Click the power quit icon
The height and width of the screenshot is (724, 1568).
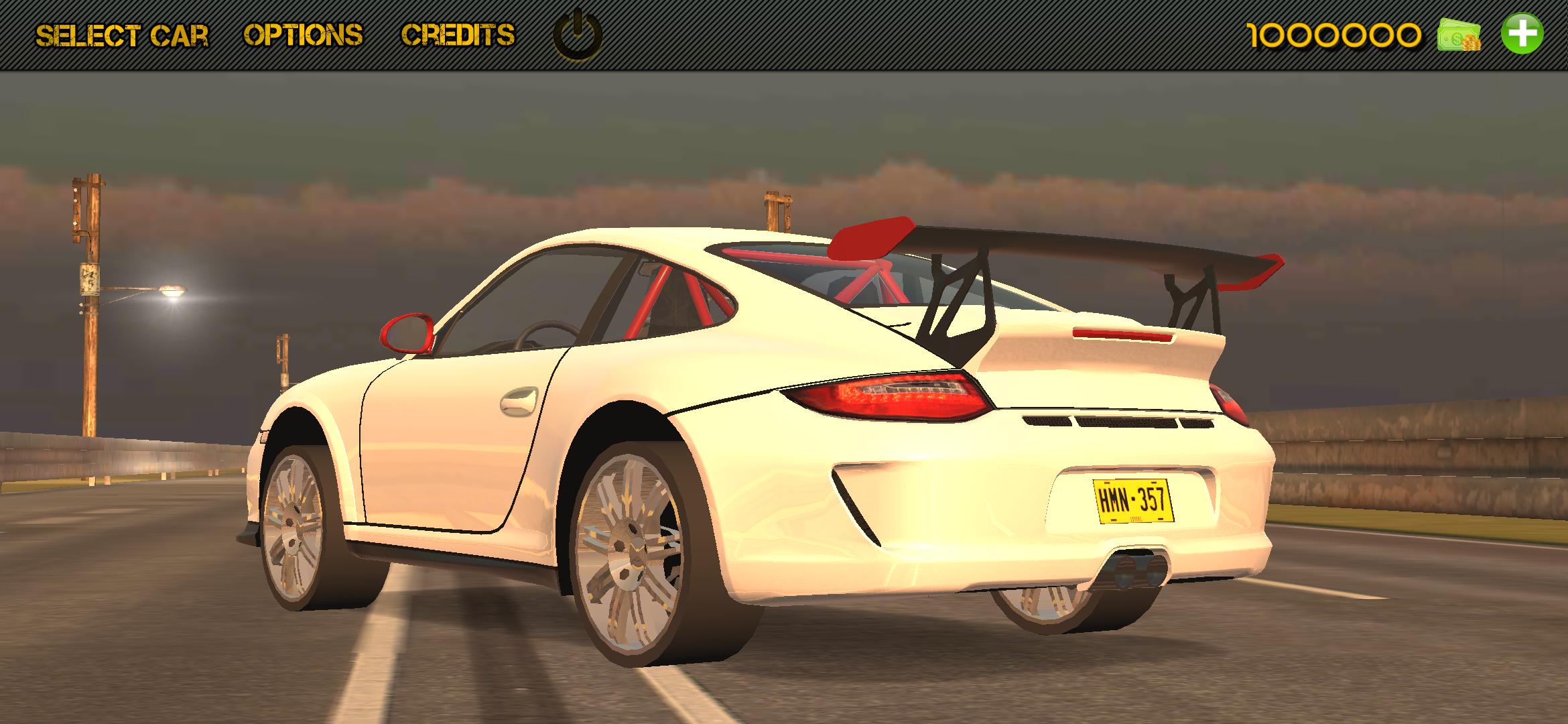coord(577,34)
